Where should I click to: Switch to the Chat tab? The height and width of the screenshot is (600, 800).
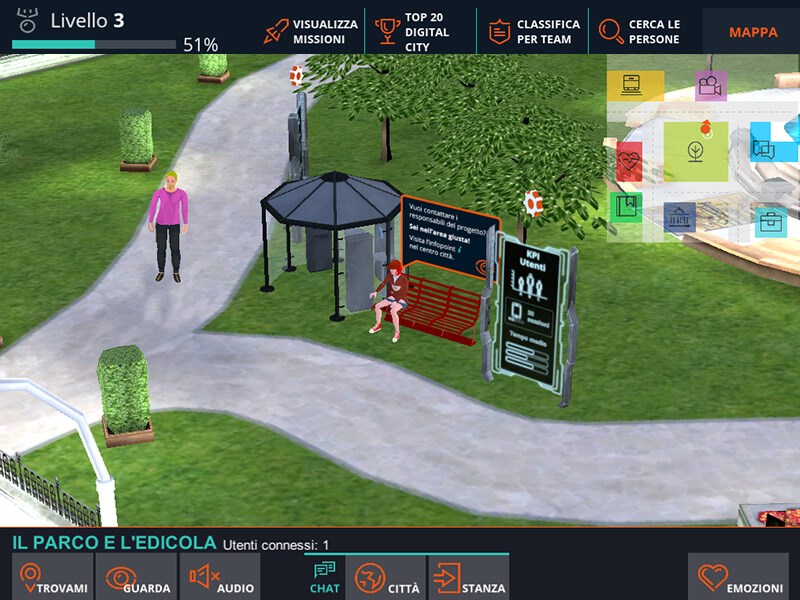tap(325, 578)
